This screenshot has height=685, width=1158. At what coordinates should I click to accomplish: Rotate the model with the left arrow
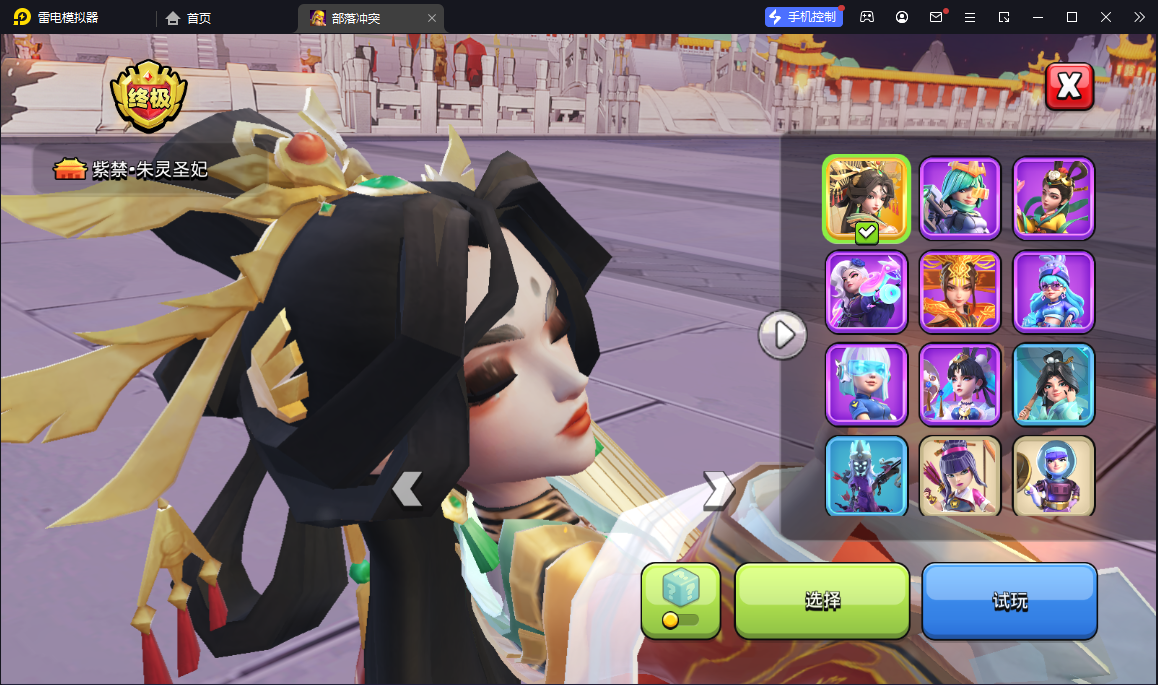click(x=407, y=489)
